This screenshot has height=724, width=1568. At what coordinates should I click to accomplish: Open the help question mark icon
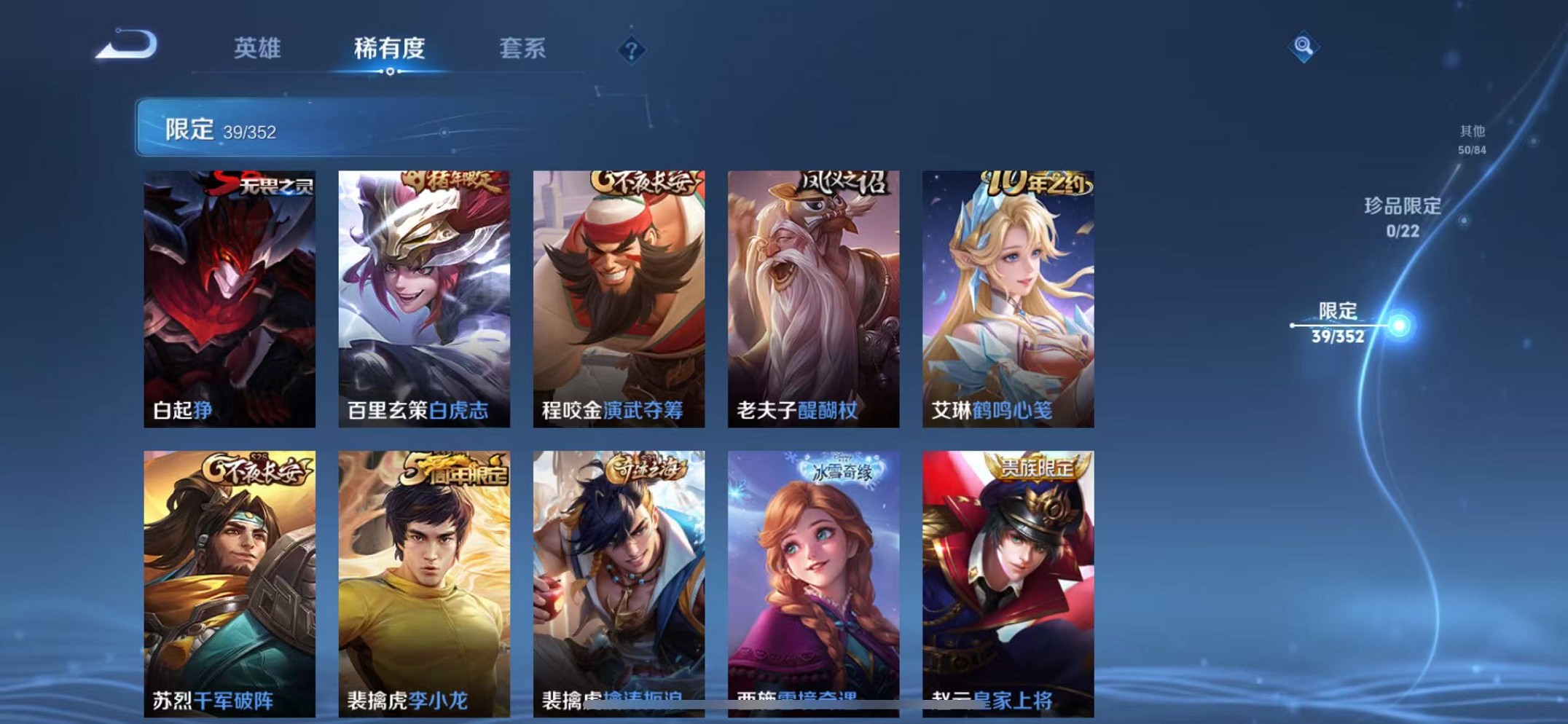631,50
